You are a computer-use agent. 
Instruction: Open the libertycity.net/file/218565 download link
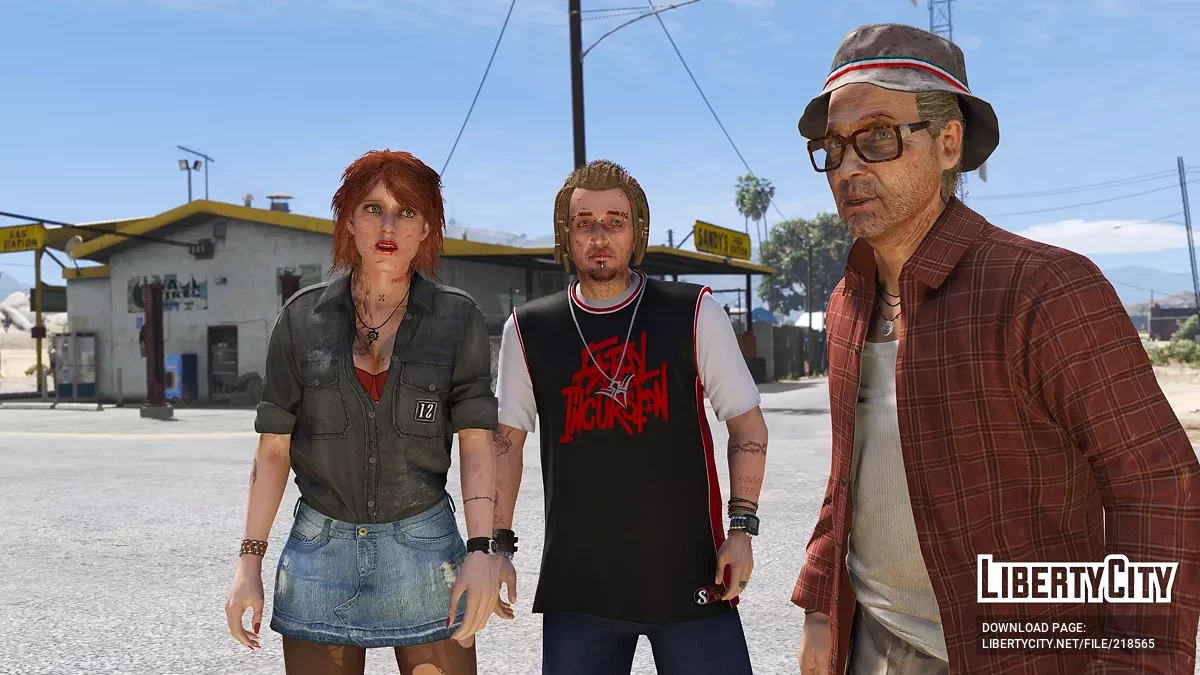coord(1068,643)
